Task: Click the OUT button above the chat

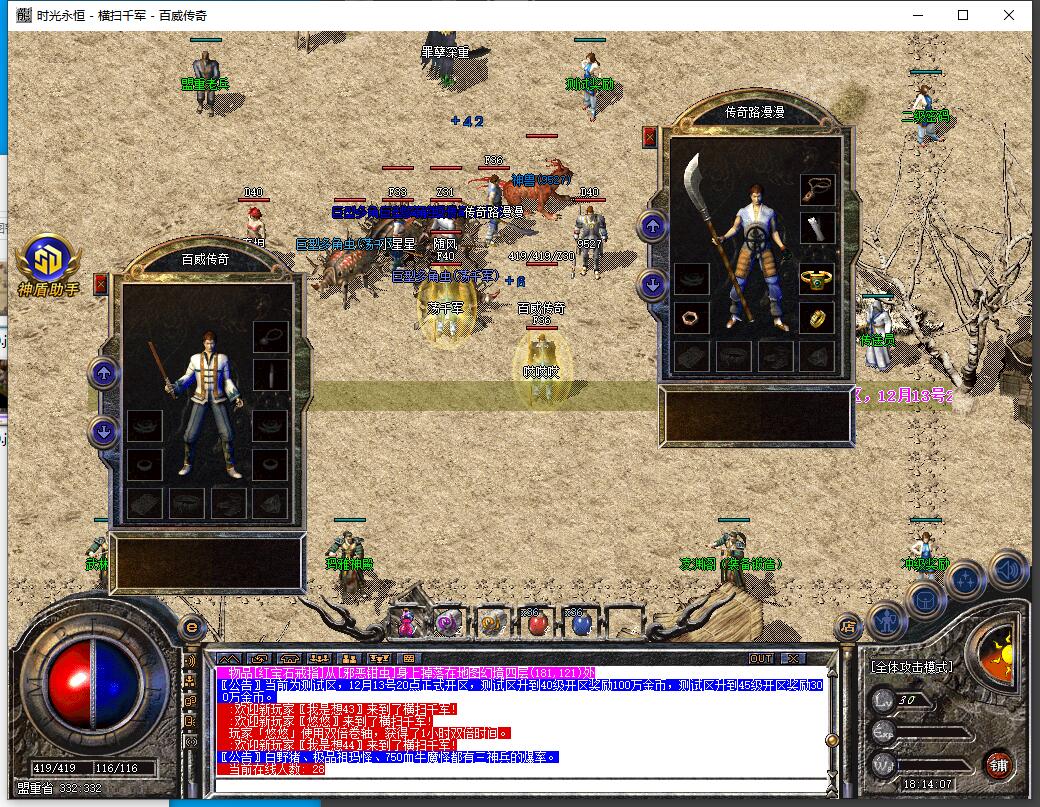Action: coord(761,658)
